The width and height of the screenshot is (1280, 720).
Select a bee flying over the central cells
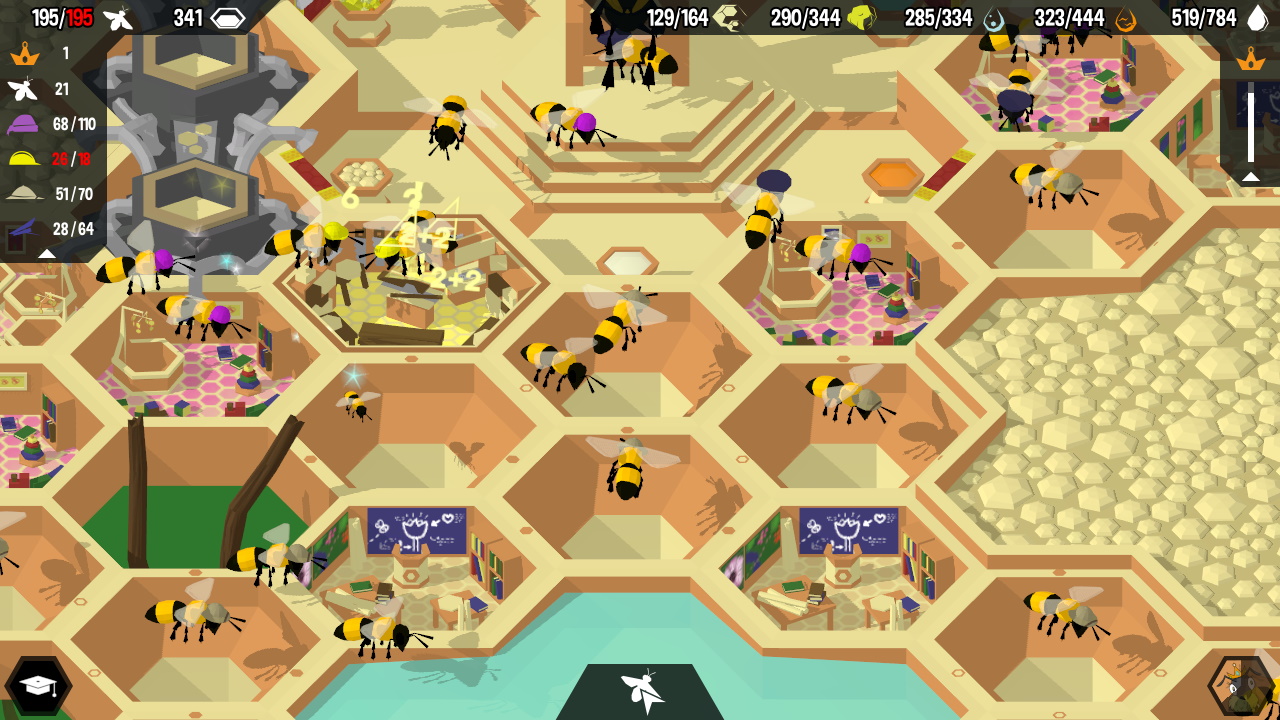click(x=628, y=470)
